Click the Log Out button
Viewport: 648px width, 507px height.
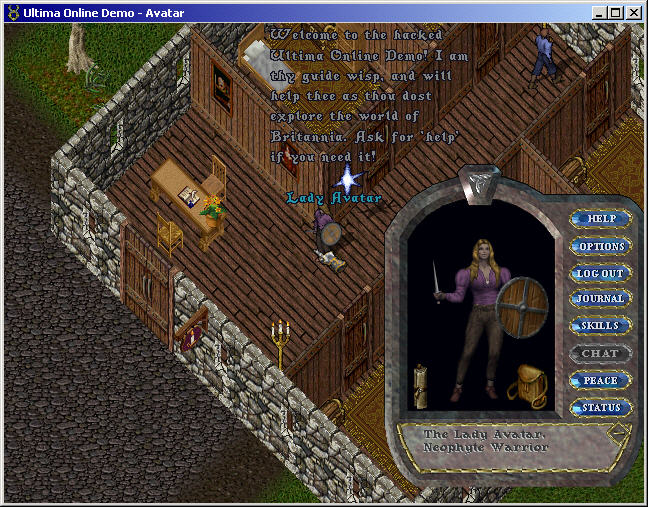600,273
